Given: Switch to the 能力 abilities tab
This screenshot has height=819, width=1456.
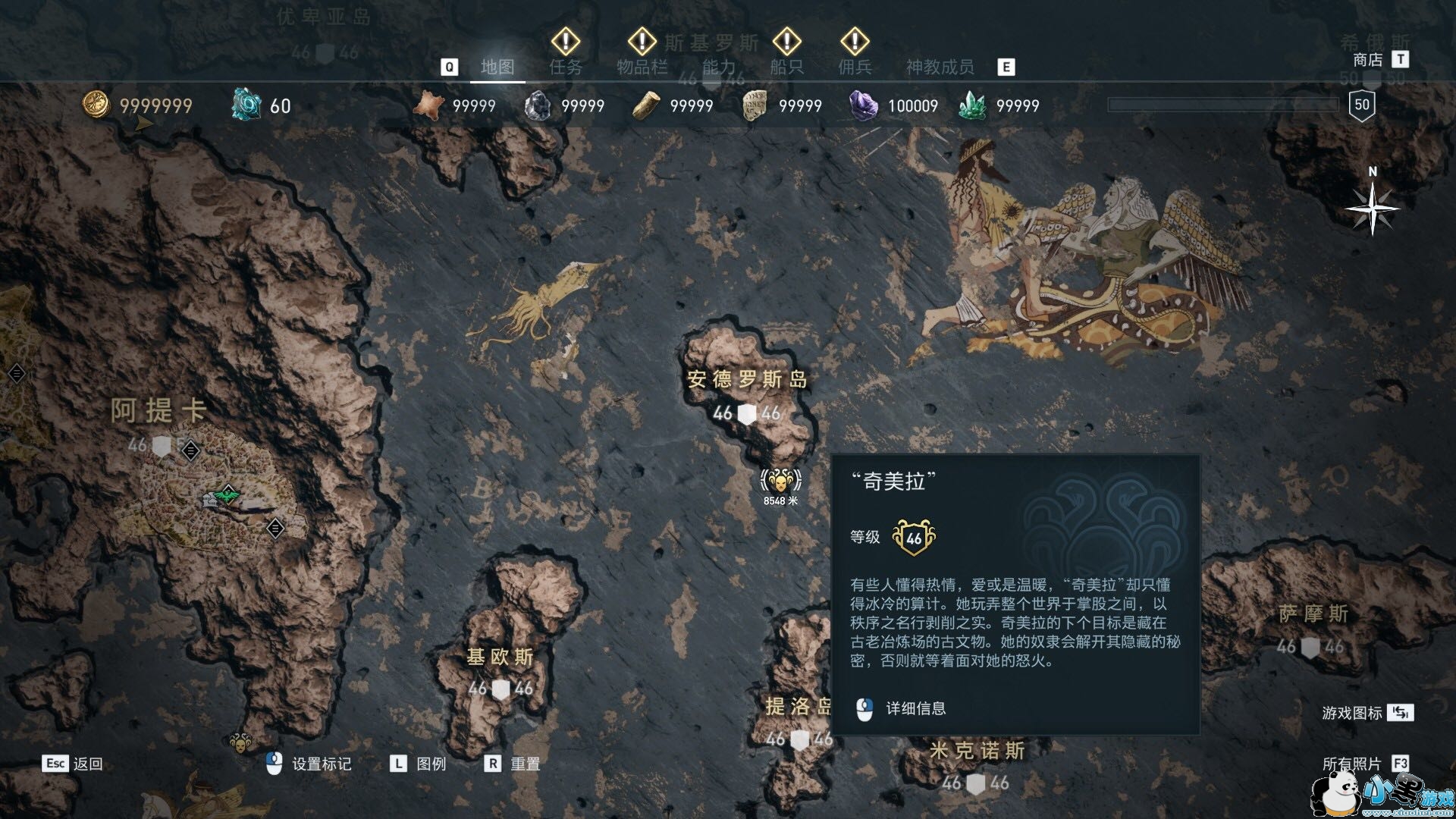Looking at the screenshot, I should click(718, 67).
